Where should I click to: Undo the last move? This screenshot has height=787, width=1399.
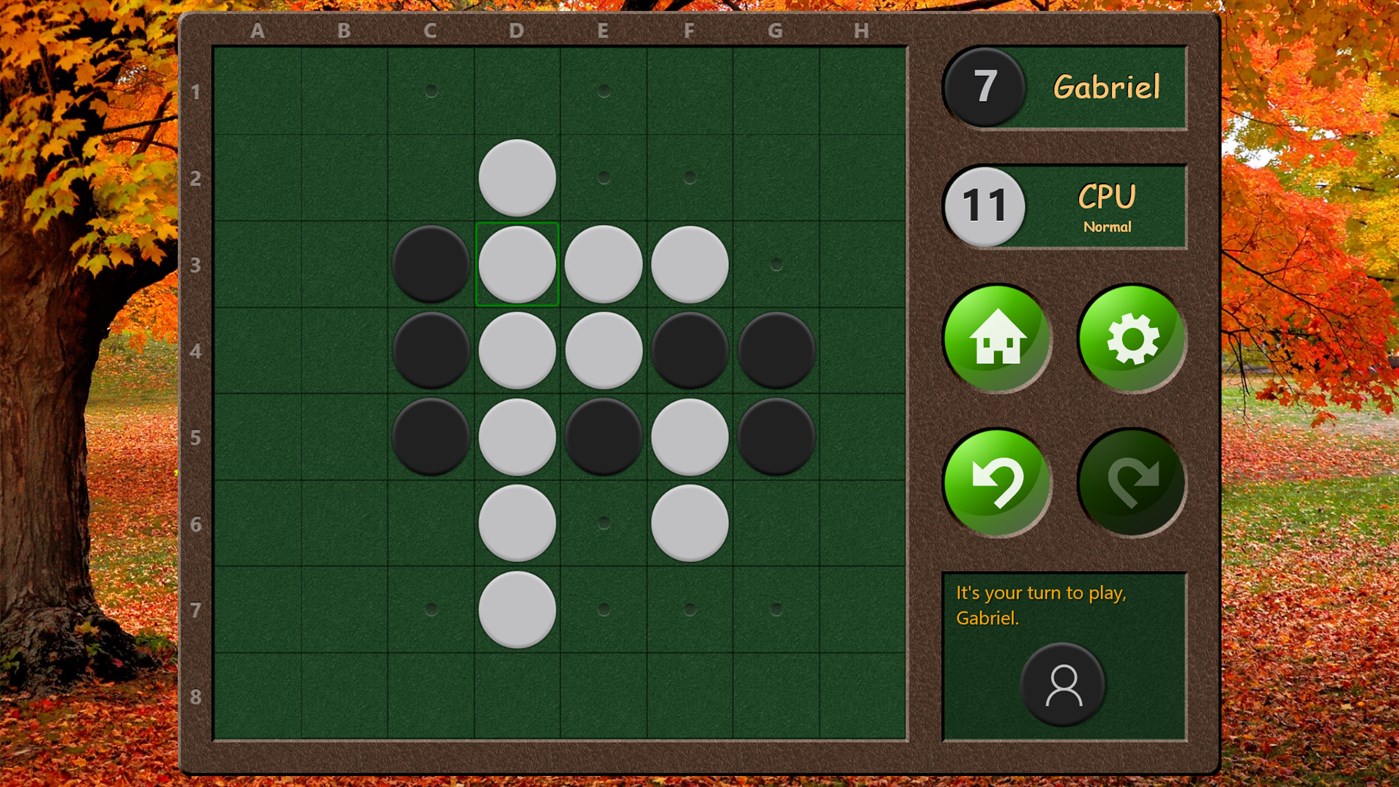(x=996, y=481)
